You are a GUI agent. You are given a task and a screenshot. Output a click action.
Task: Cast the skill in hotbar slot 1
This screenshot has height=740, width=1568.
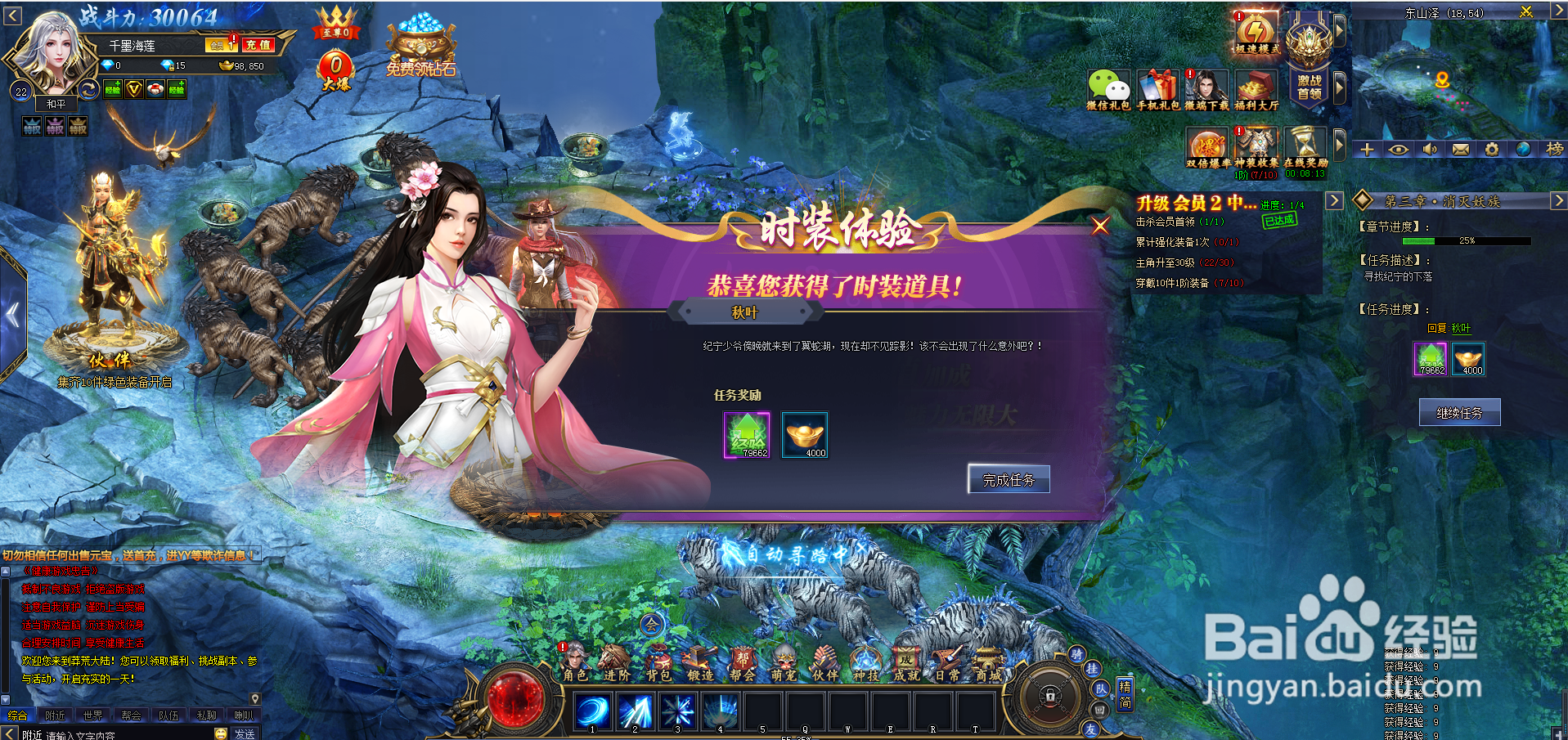[593, 711]
